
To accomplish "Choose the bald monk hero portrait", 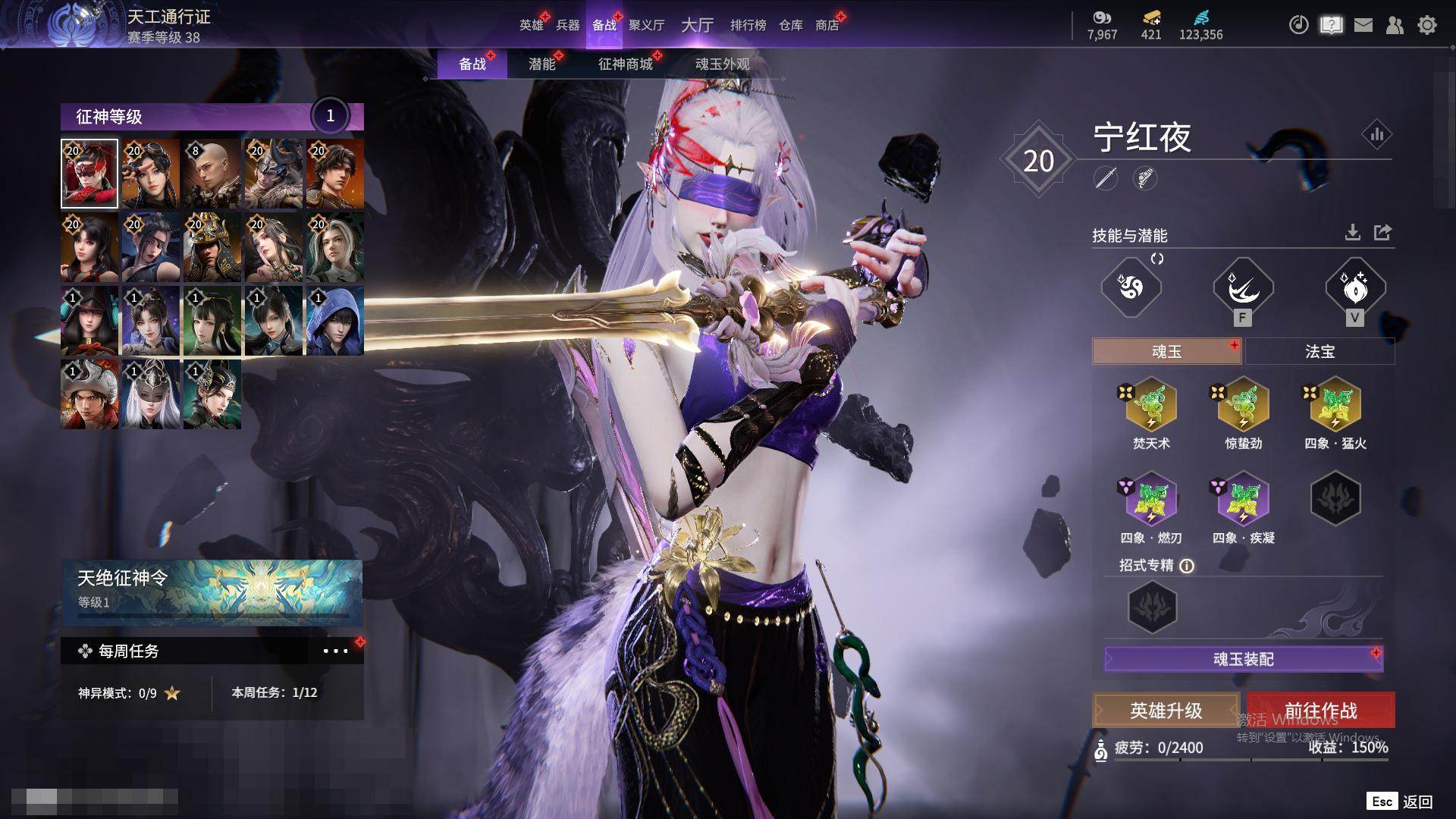I will [x=212, y=174].
